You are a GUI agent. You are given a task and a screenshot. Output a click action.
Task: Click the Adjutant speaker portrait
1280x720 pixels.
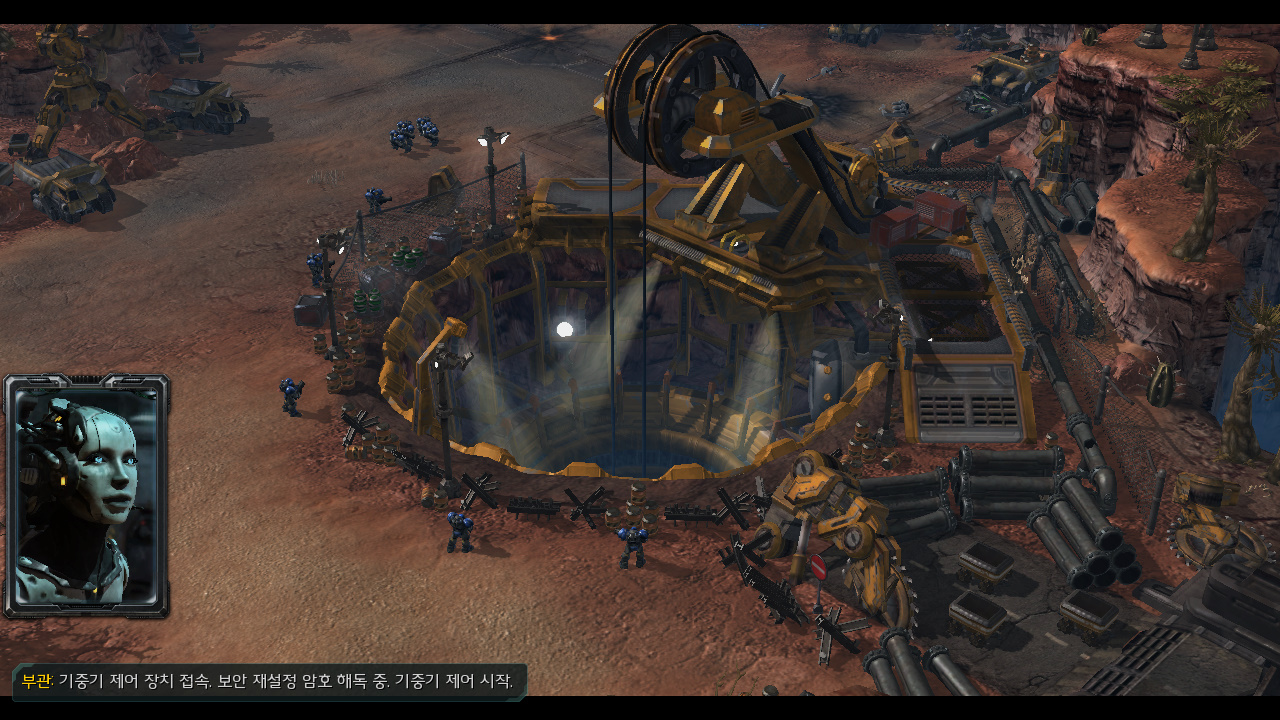[x=87, y=496]
